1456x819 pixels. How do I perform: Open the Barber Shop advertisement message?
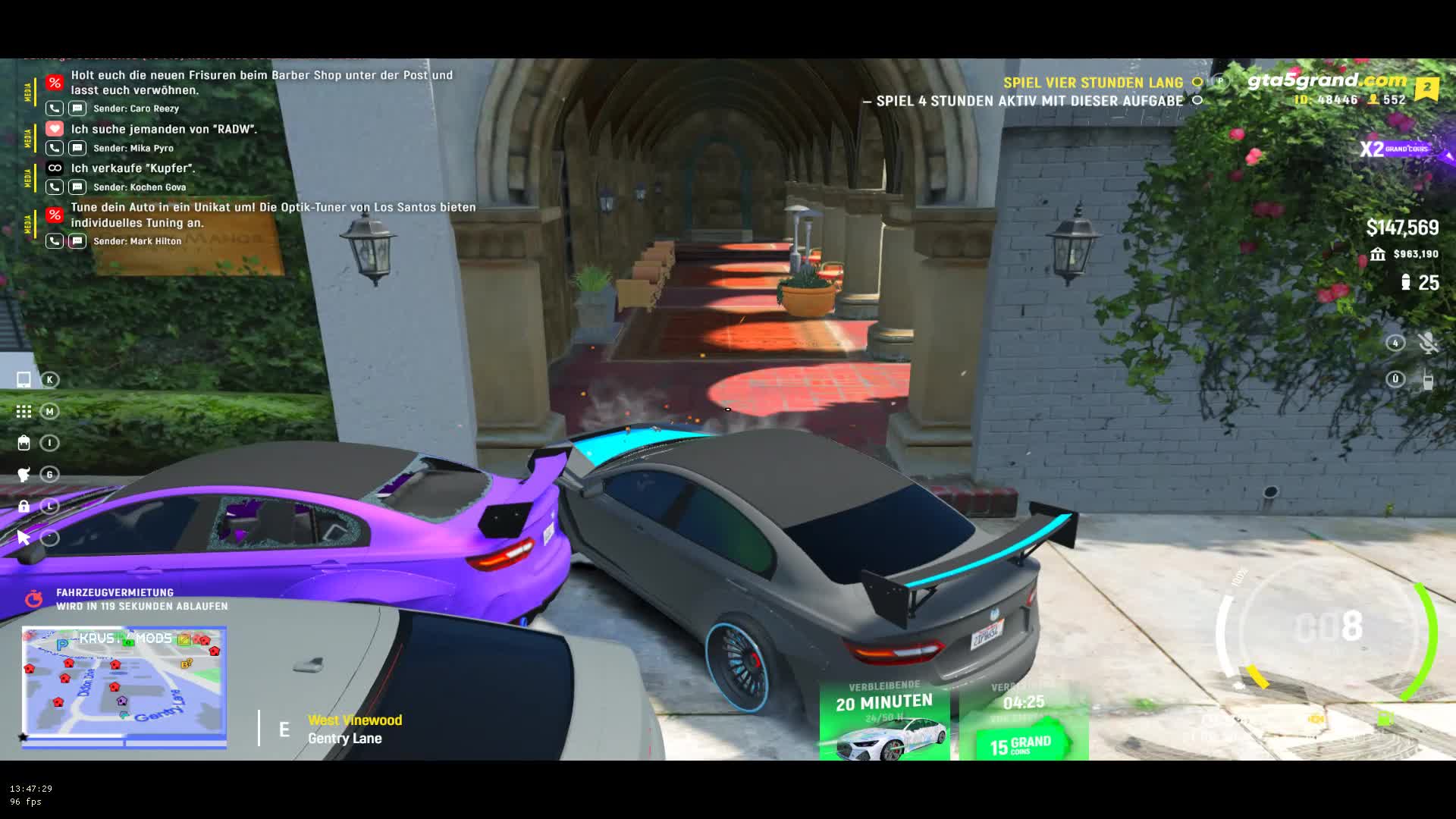pos(262,83)
